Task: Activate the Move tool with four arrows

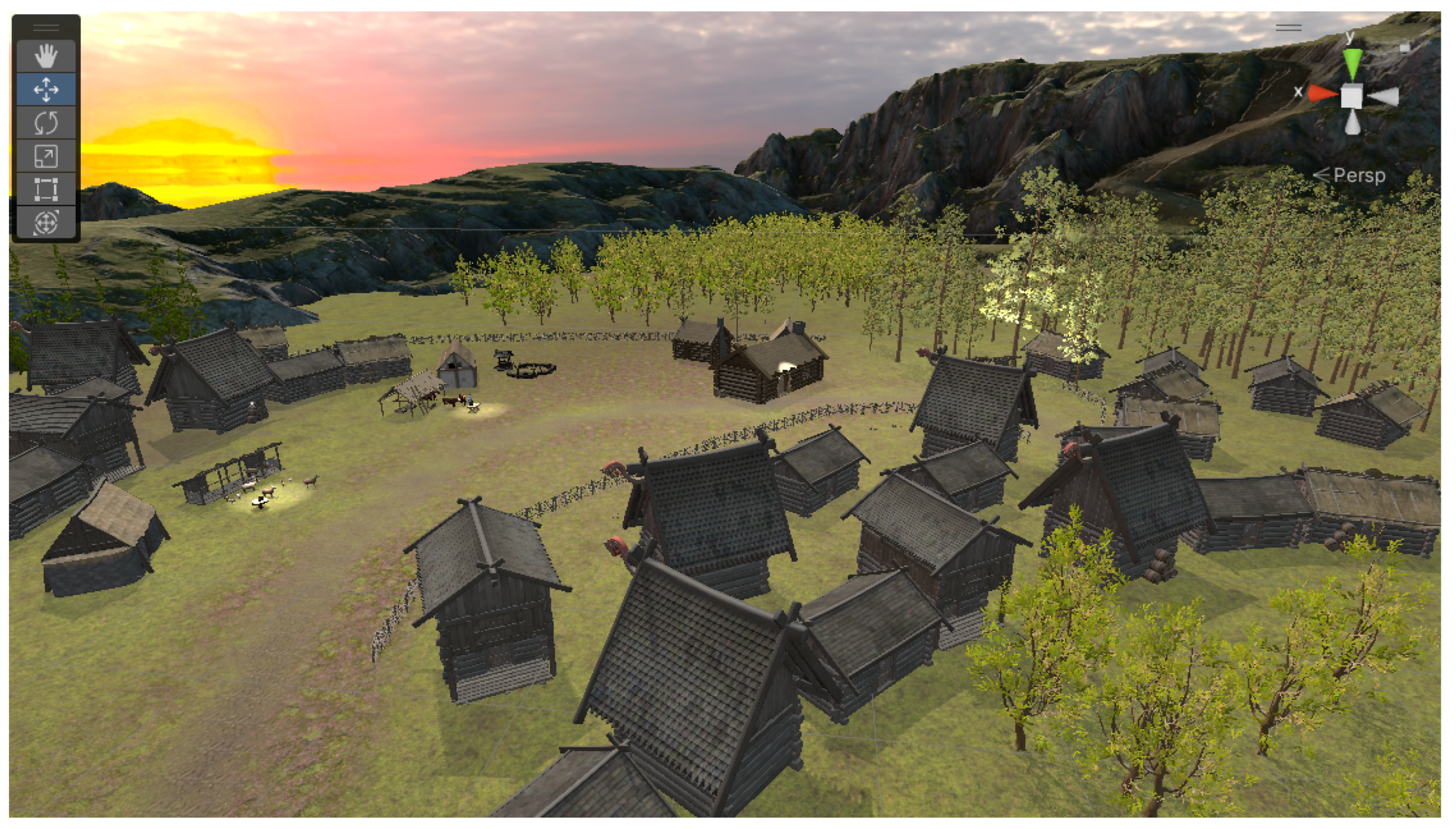Action: (46, 89)
